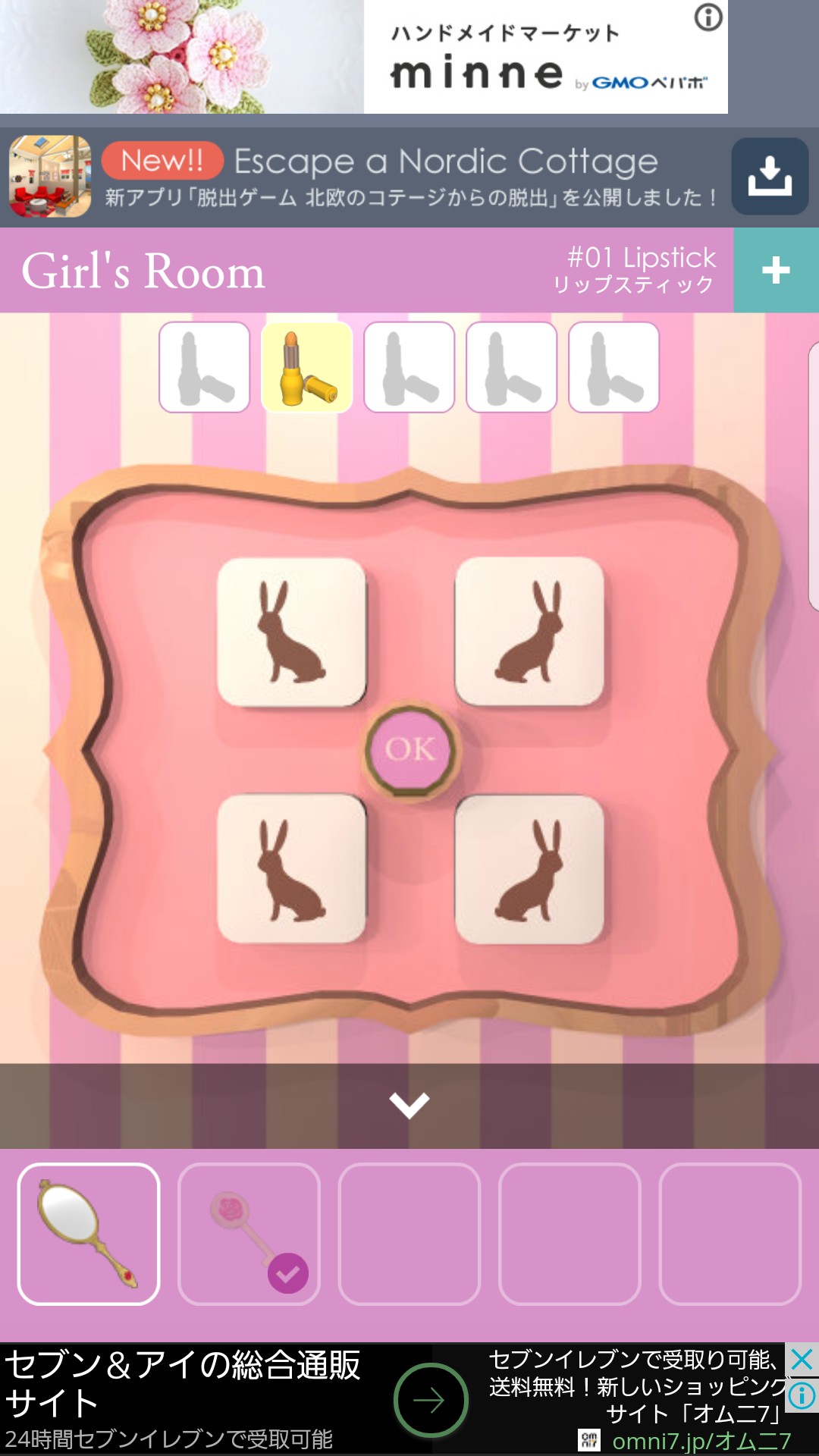Close the bottom Omni7 ad

pyautogui.click(x=802, y=1360)
